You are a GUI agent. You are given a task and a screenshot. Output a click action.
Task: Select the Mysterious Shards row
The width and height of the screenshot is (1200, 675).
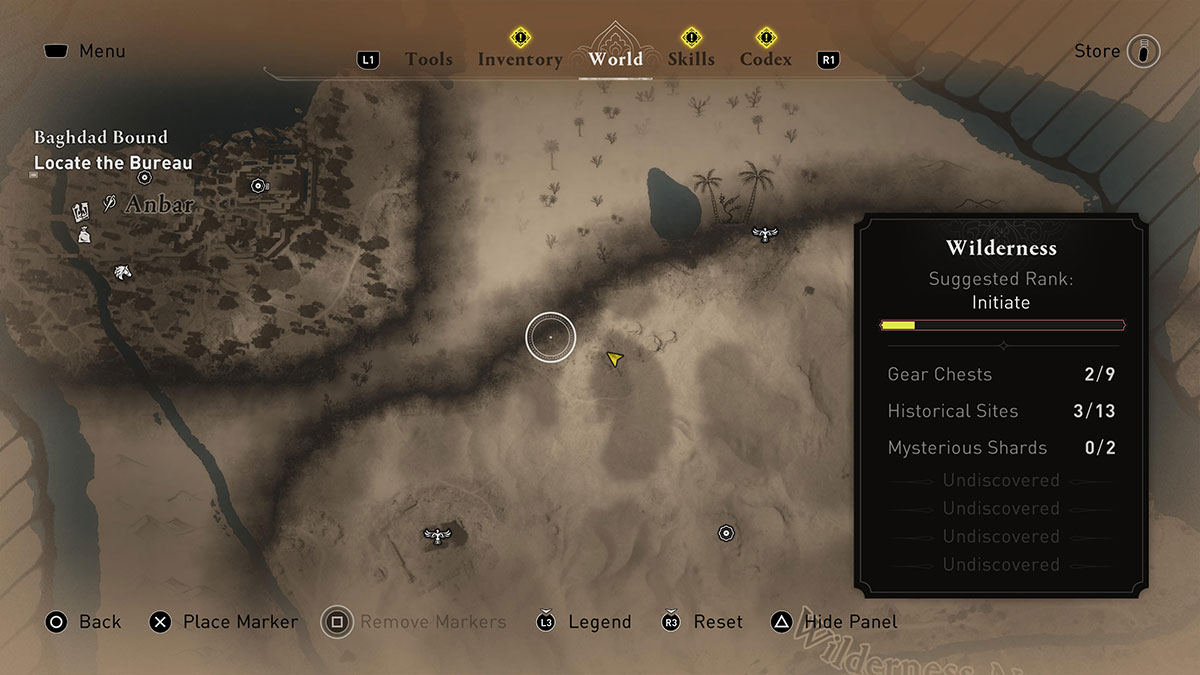pyautogui.click(x=1001, y=448)
